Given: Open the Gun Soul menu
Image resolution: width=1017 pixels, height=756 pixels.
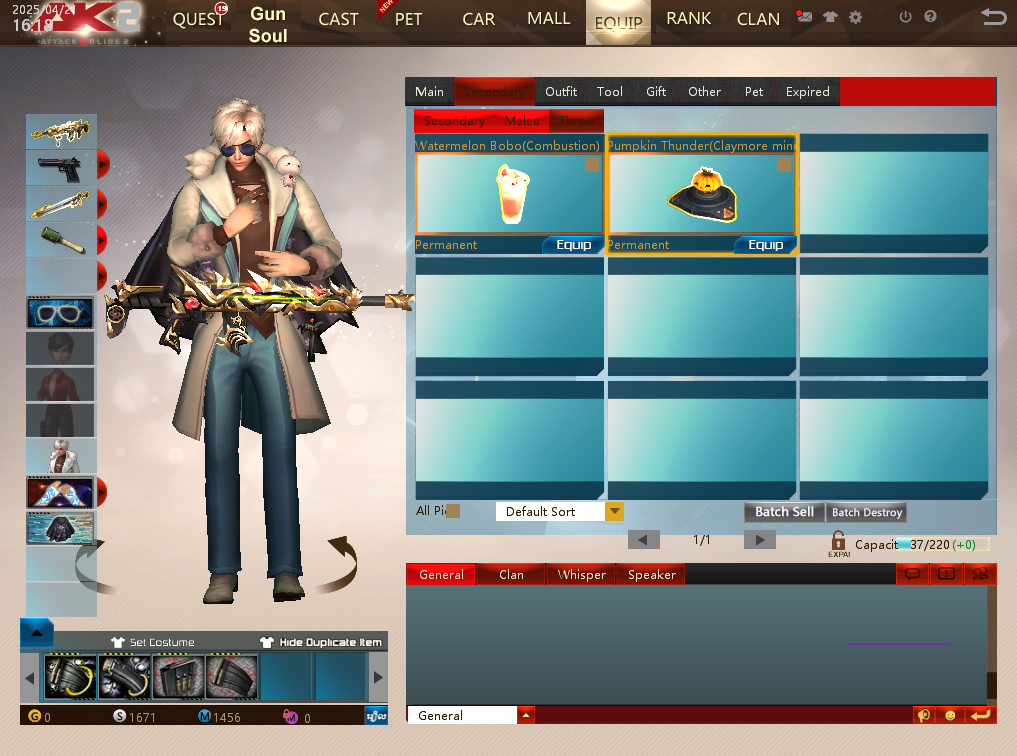Looking at the screenshot, I should tap(268, 25).
